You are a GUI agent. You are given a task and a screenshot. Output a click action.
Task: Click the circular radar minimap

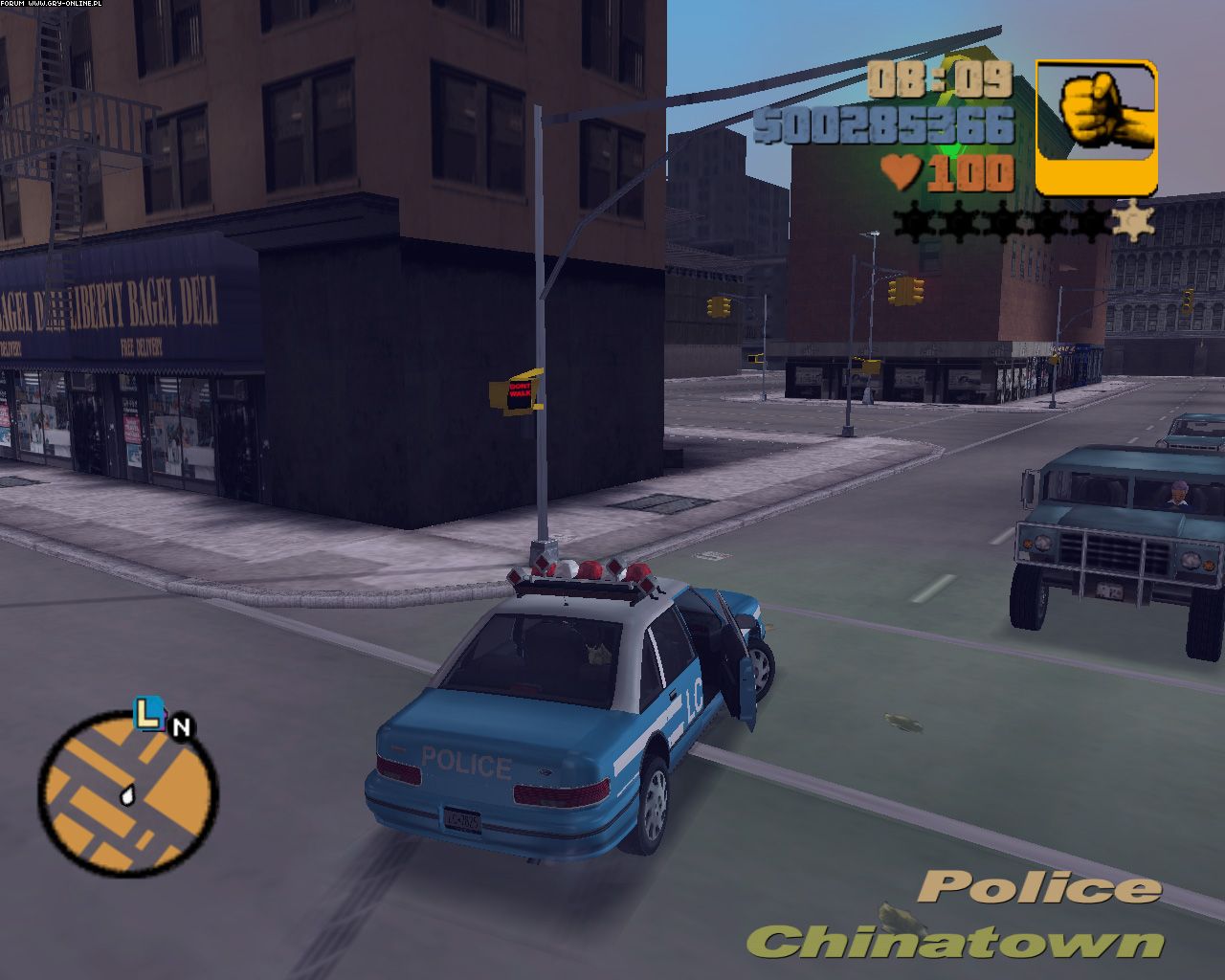pos(128,794)
